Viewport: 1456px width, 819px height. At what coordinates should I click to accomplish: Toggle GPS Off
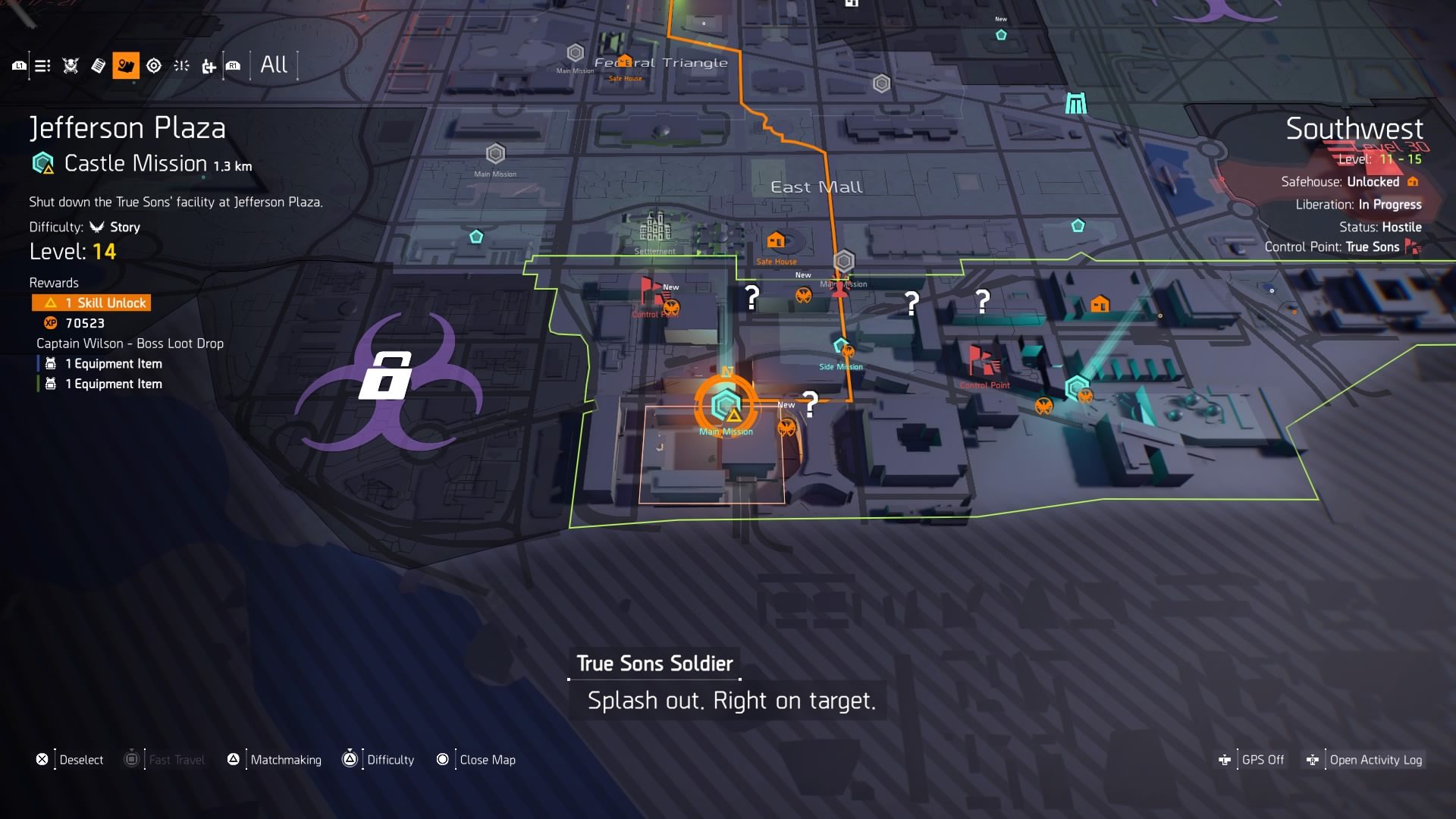click(1262, 760)
